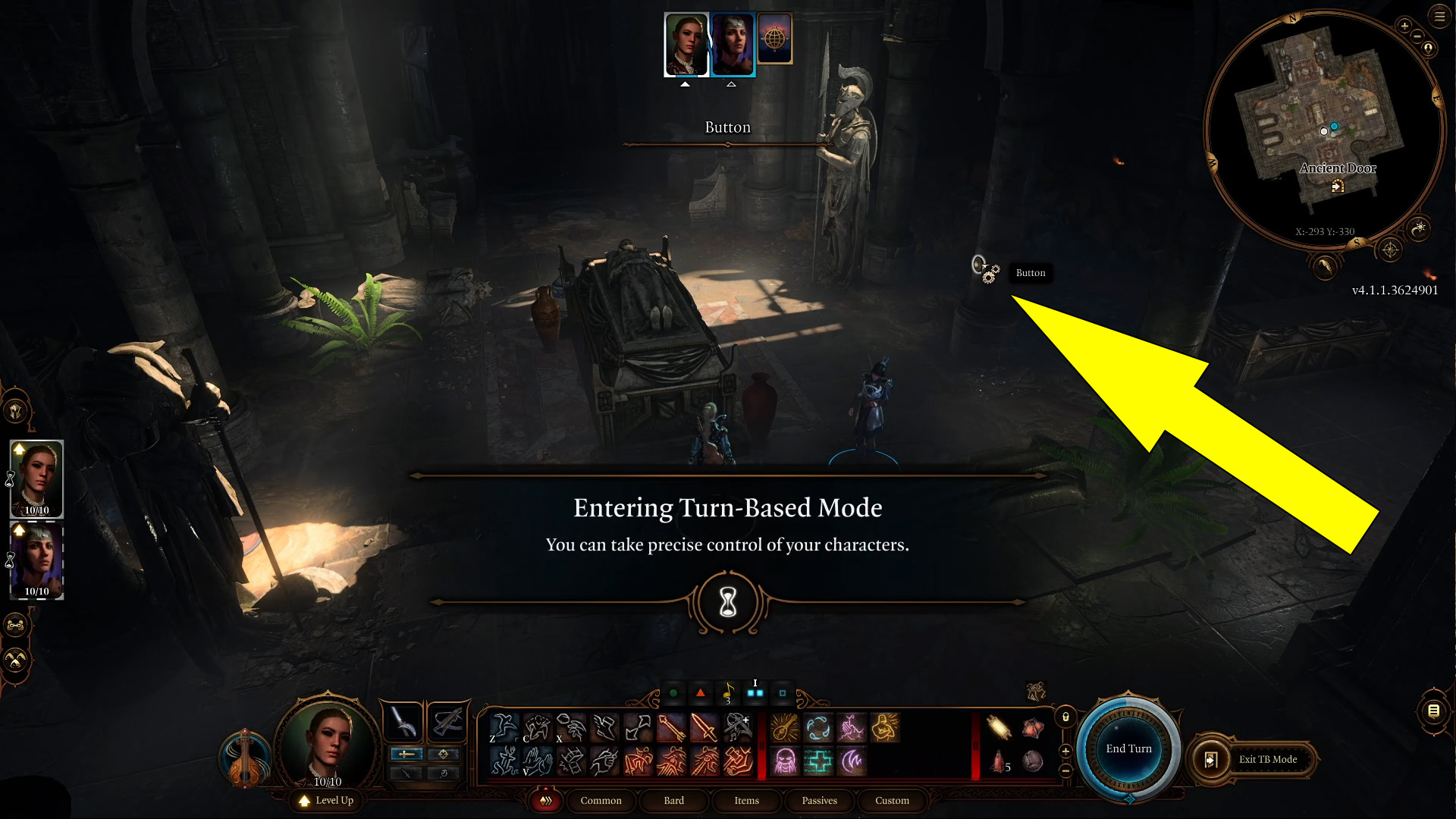
Task: Switch to ranged attack mode toggle
Action: [x=443, y=754]
